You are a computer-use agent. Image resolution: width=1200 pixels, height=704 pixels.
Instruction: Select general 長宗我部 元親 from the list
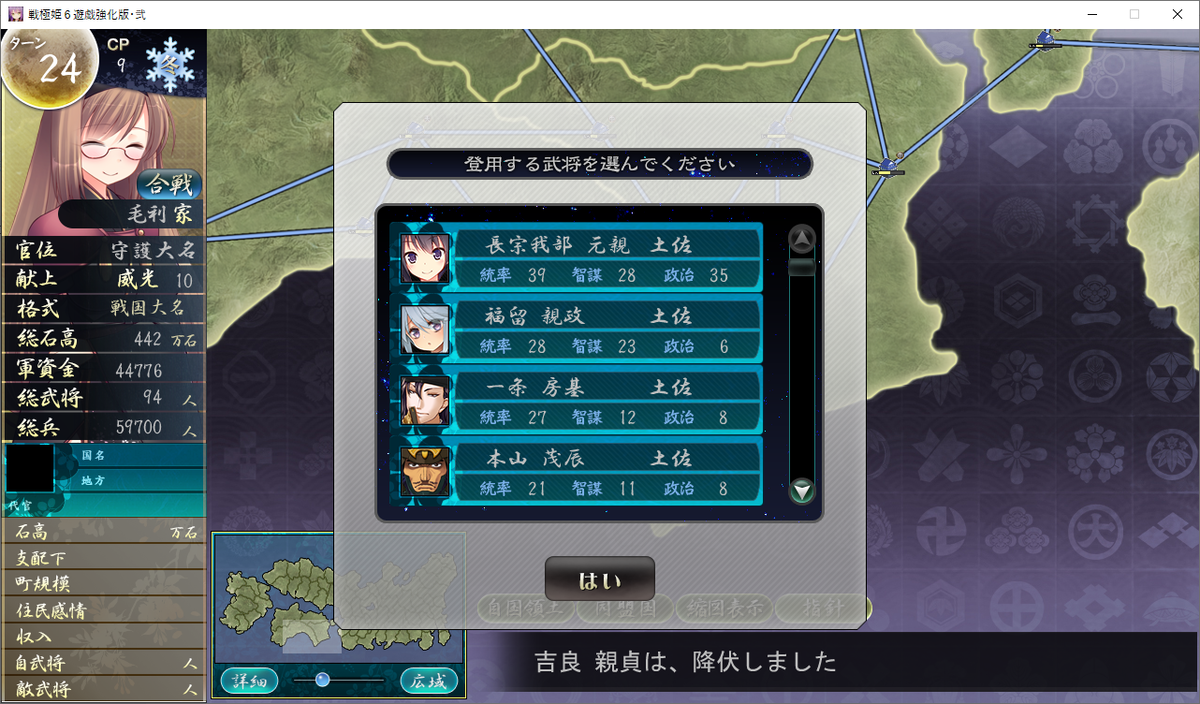tap(580, 257)
